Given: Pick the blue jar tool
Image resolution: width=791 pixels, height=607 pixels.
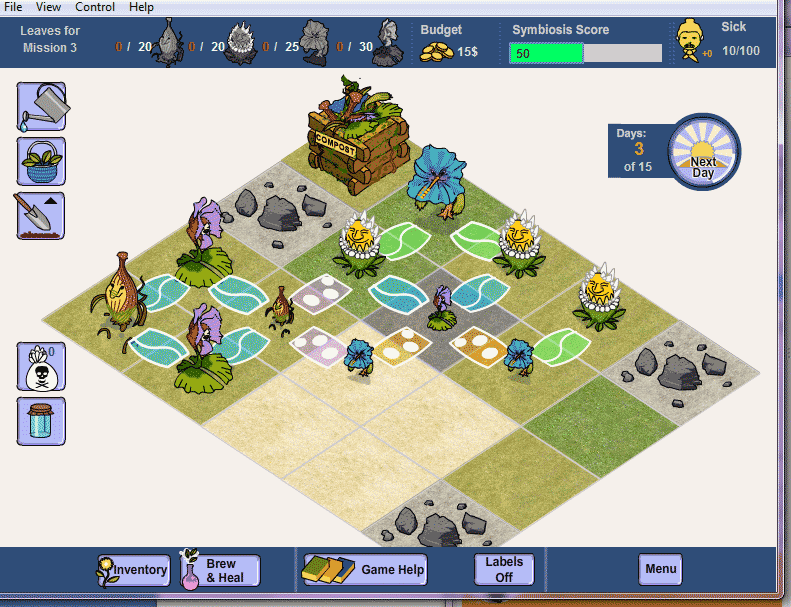Looking at the screenshot, I should (x=41, y=421).
